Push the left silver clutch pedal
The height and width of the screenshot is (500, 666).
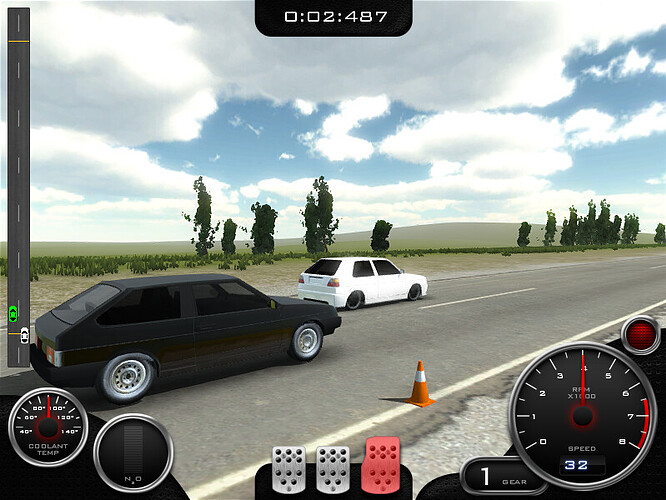289,468
